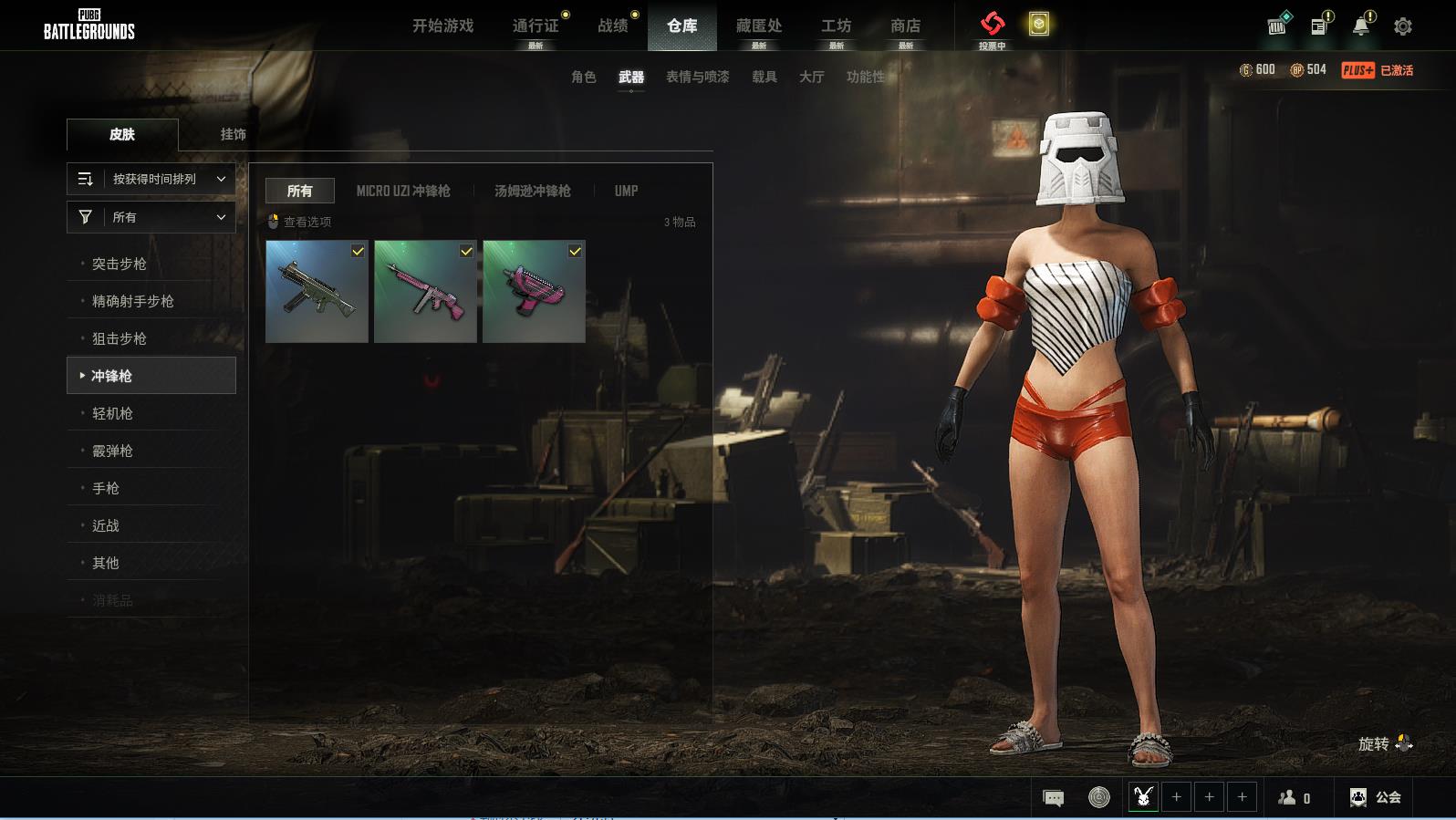
Task: Filter by MICRO UZI 冲锋枪
Action: coord(403,191)
